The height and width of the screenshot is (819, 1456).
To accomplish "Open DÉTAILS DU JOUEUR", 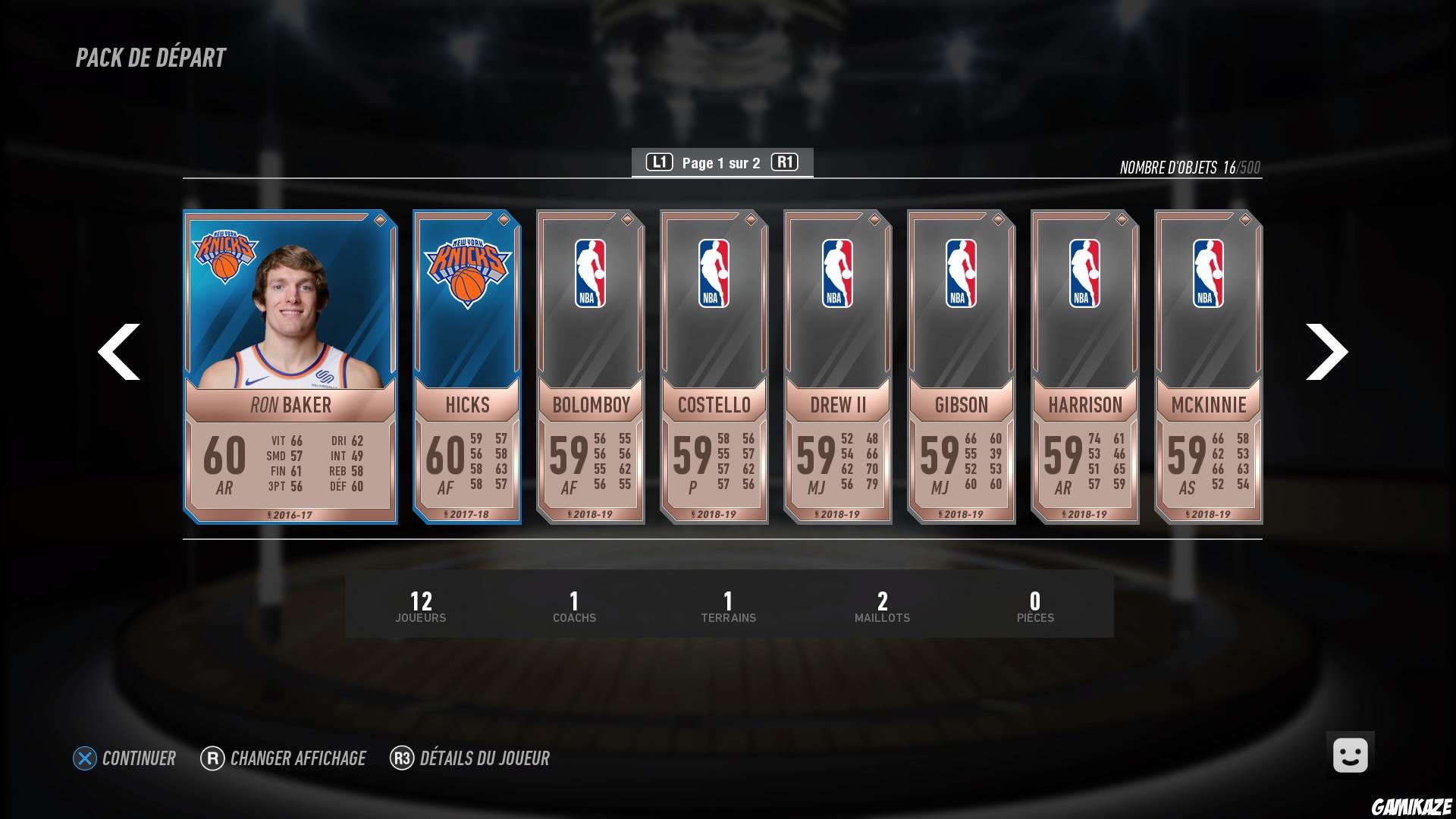I will [x=471, y=758].
